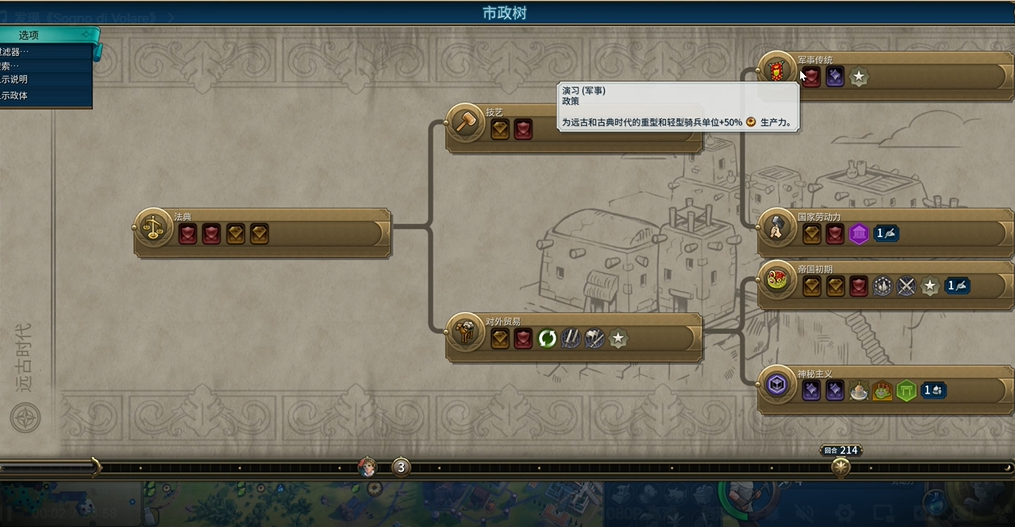1015x527 pixels.
Task: Click the star icon in 军事传统 node
Action: [x=858, y=76]
